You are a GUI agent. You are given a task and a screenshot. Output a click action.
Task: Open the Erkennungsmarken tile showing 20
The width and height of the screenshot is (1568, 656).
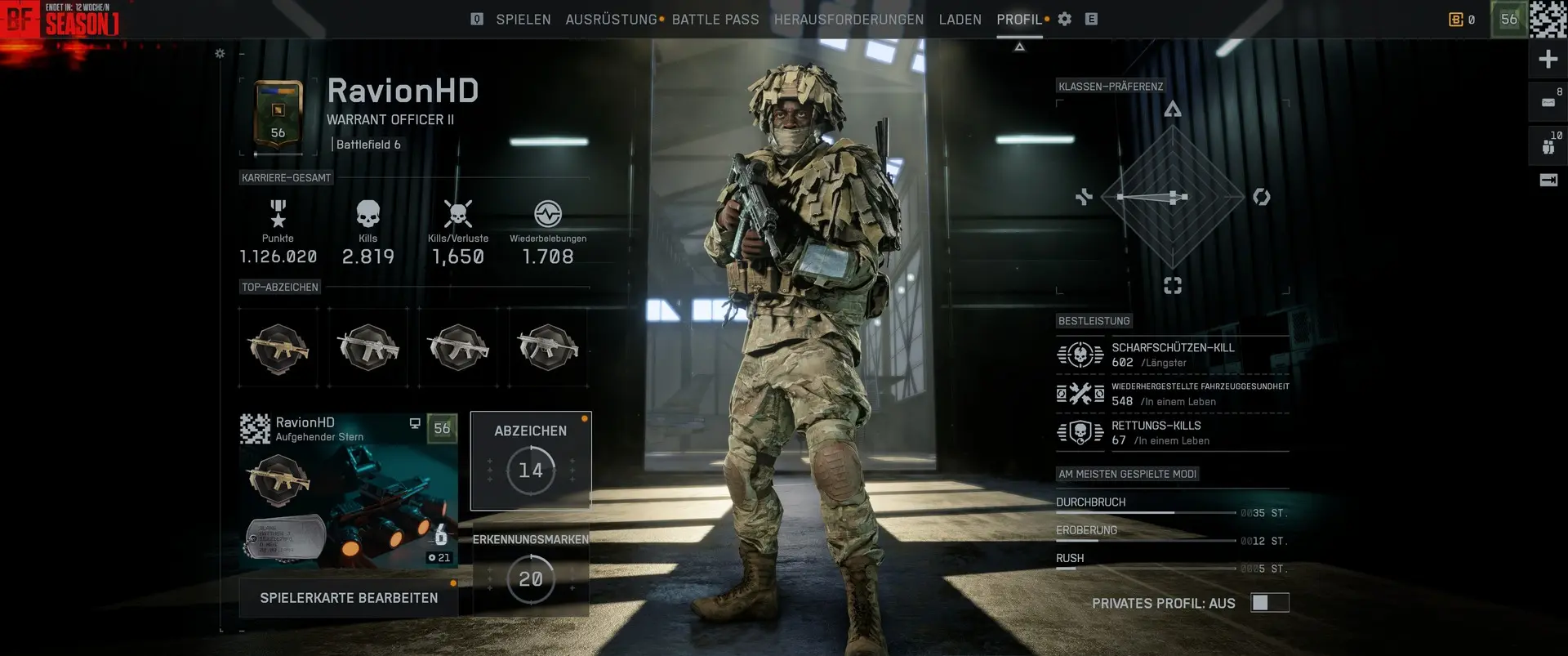click(x=531, y=570)
